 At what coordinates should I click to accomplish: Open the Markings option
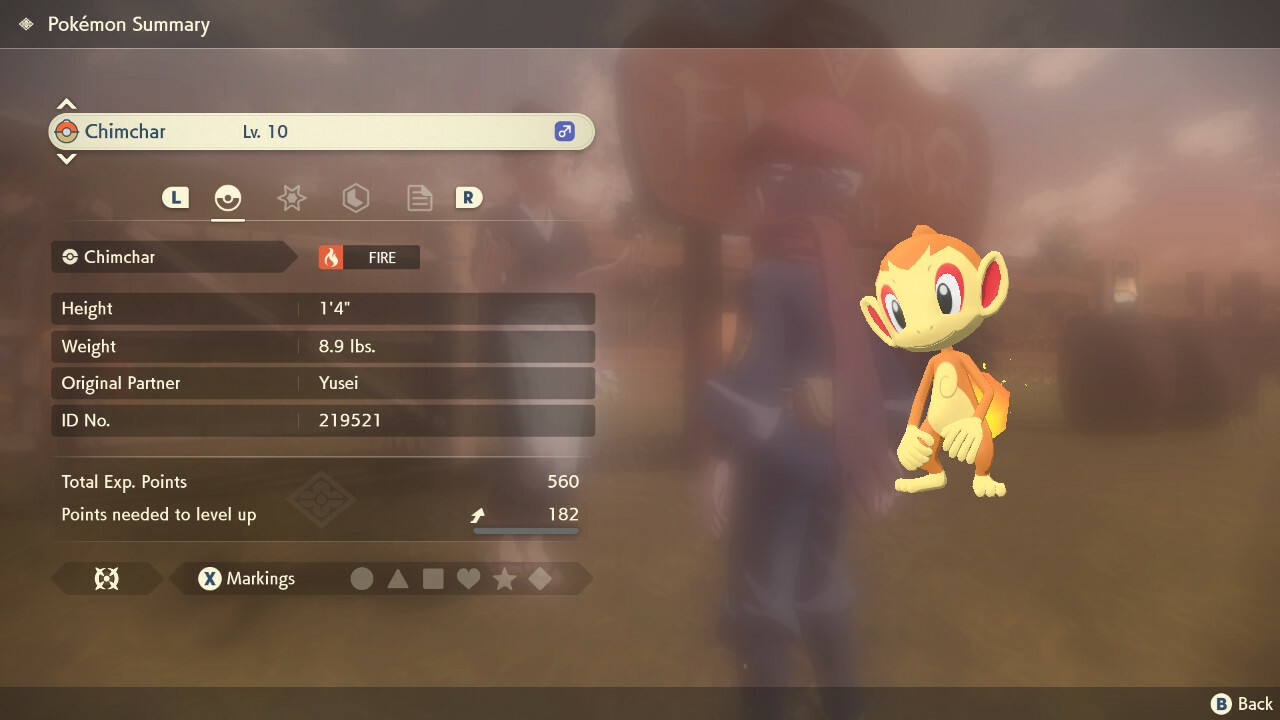[x=246, y=578]
